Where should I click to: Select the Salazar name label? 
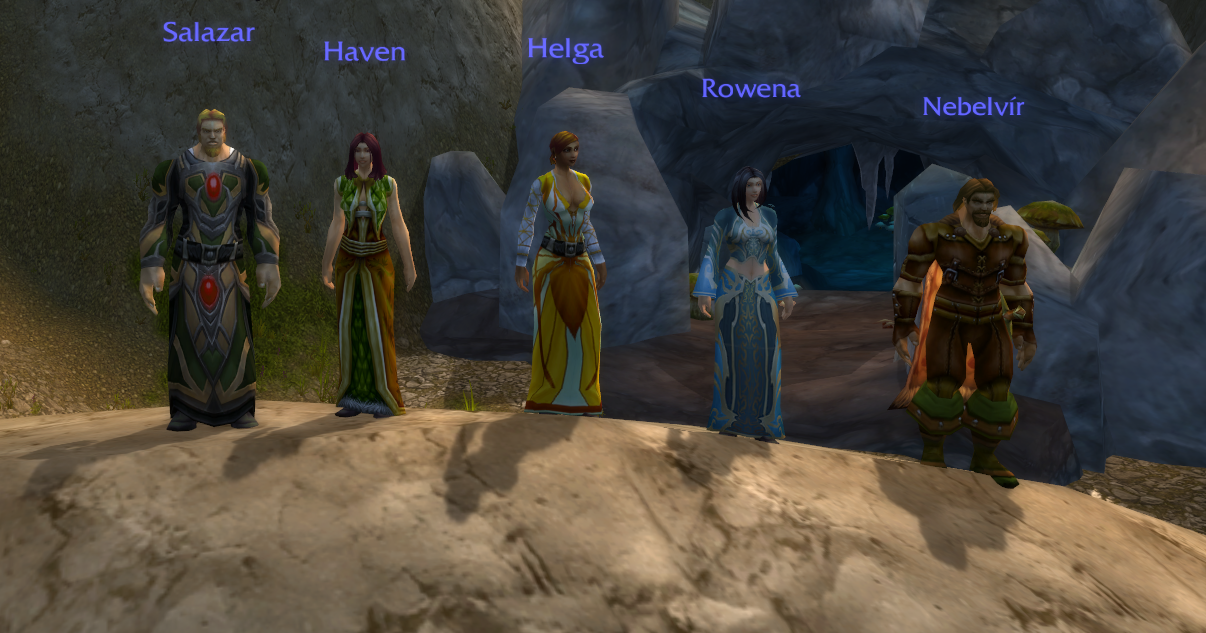click(x=208, y=33)
